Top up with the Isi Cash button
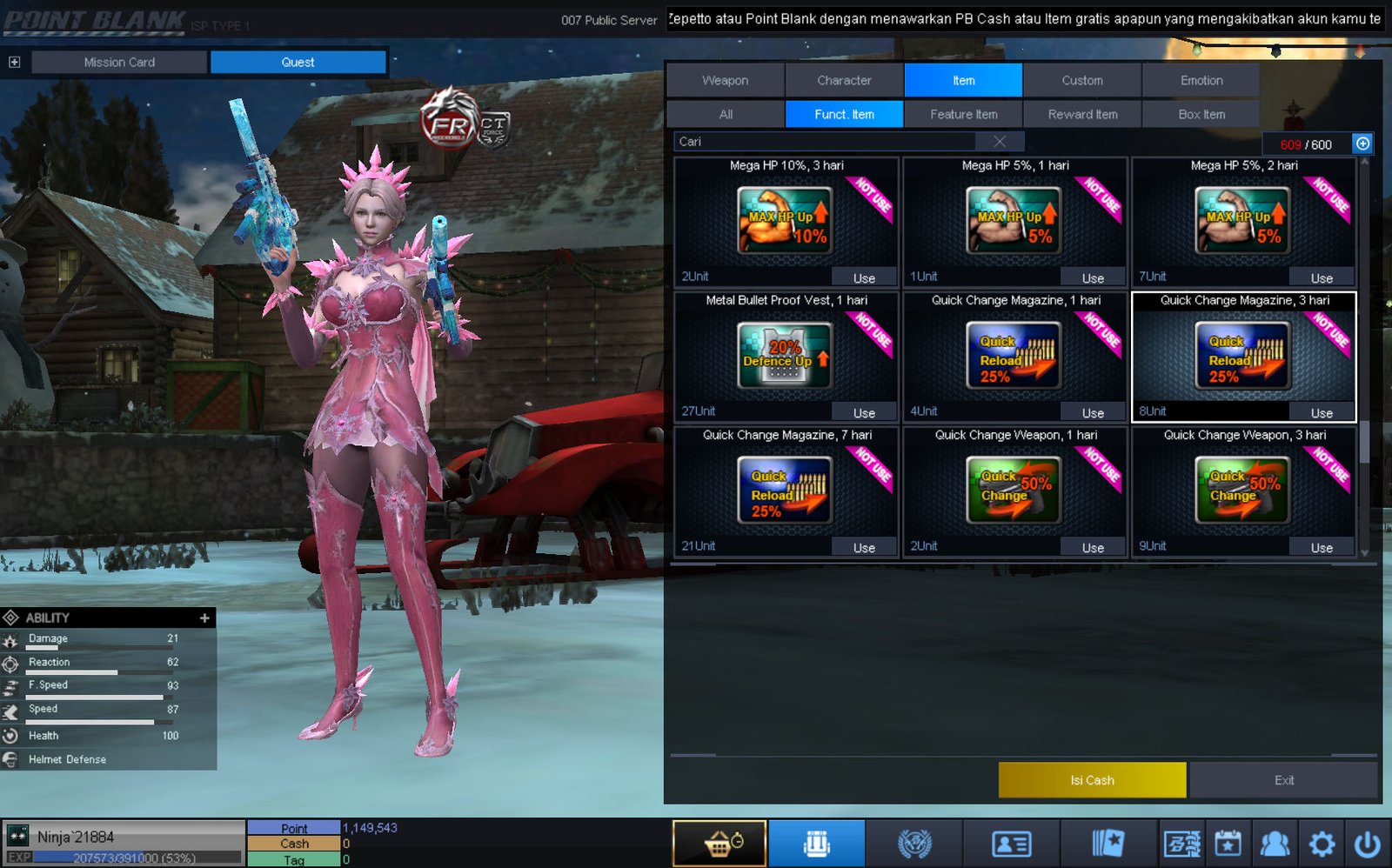This screenshot has width=1392, height=868. coord(1092,780)
